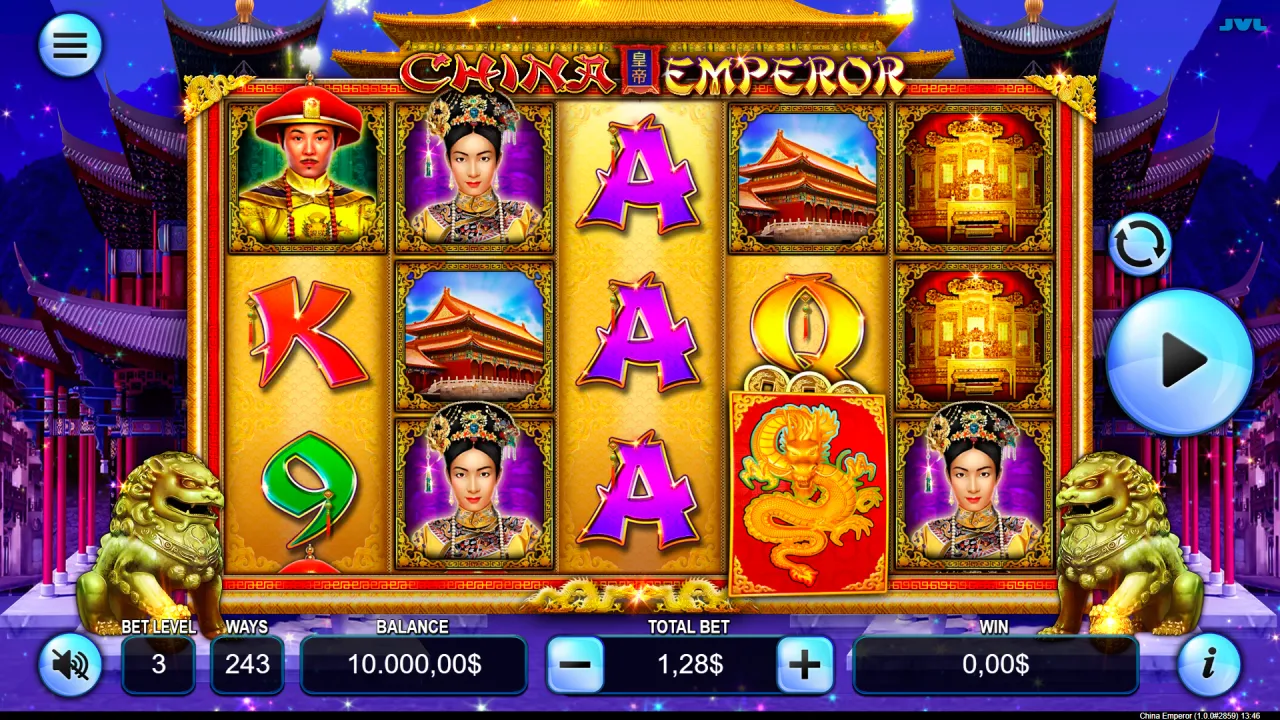The image size is (1280, 720).
Task: Select the golden dragon scatter symbol
Action: pos(806,490)
